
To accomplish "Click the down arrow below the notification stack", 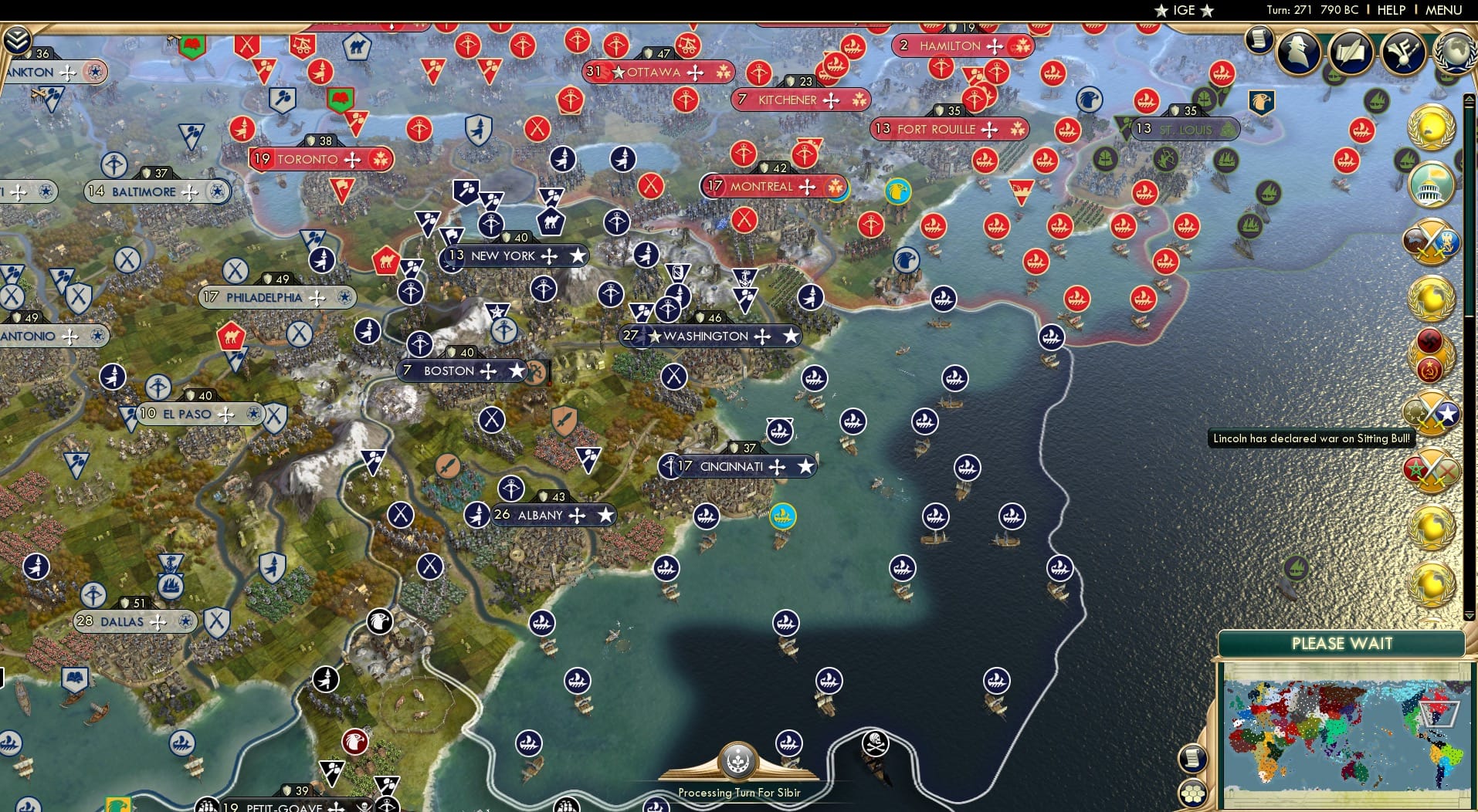I will click(1468, 615).
